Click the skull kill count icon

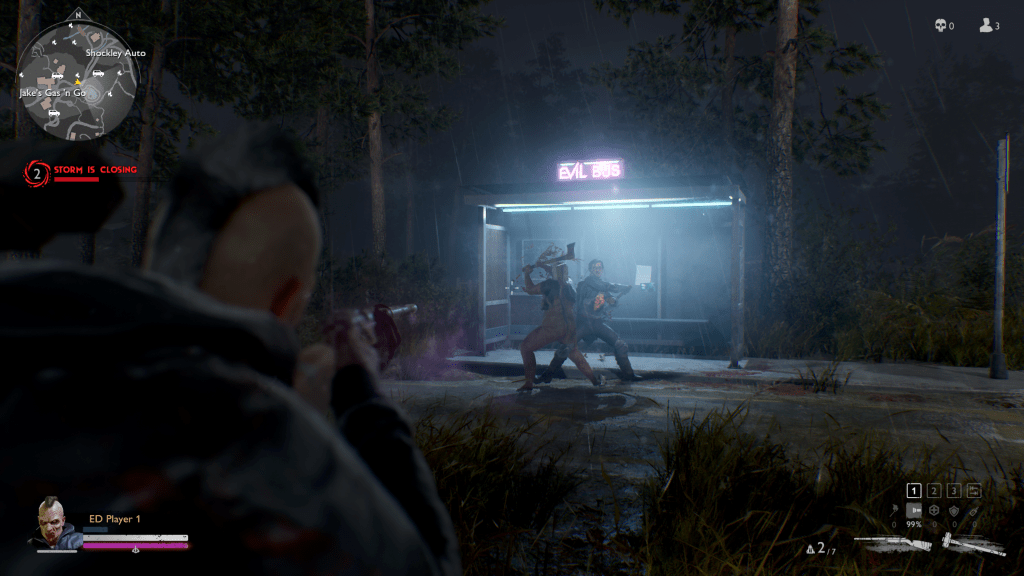click(x=940, y=25)
